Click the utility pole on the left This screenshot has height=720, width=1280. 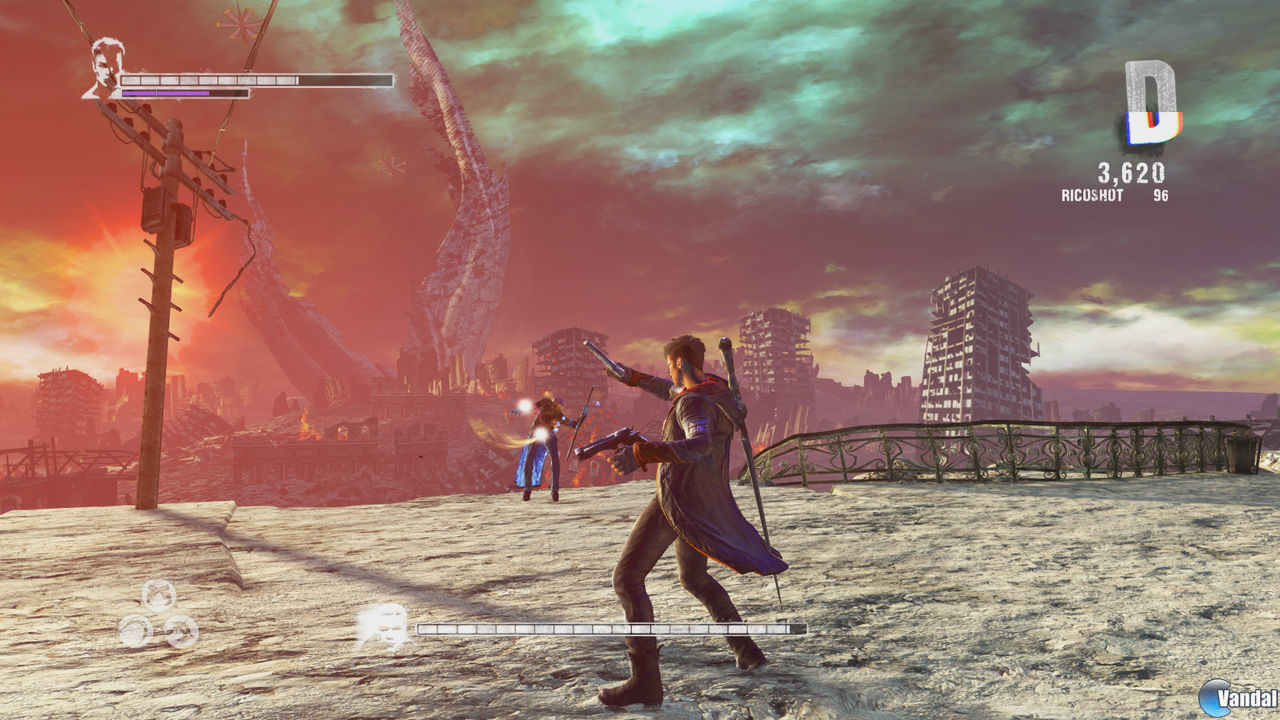pos(160,300)
